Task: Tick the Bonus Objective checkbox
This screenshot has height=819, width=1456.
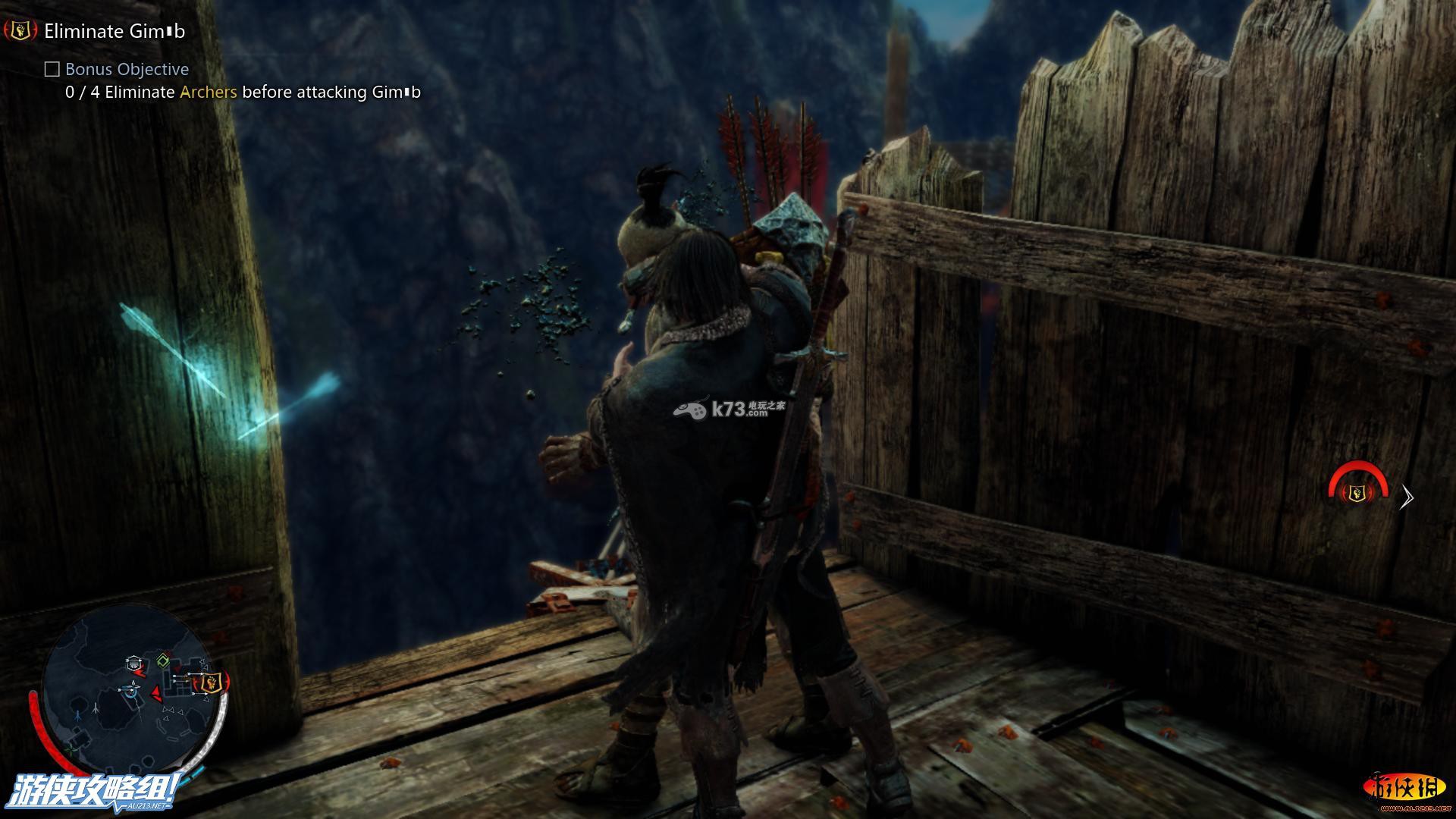Action: [52, 70]
